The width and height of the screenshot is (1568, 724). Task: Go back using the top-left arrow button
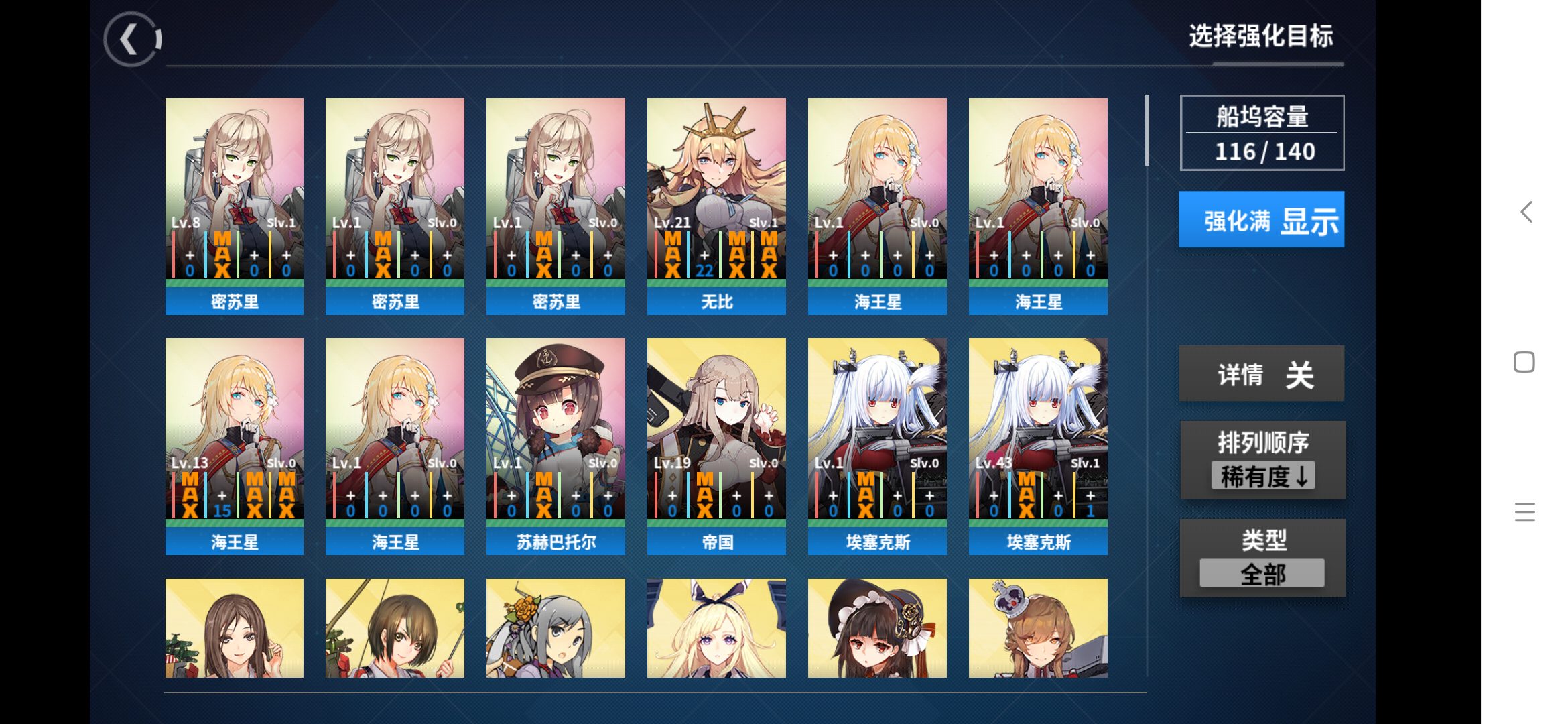pos(132,40)
